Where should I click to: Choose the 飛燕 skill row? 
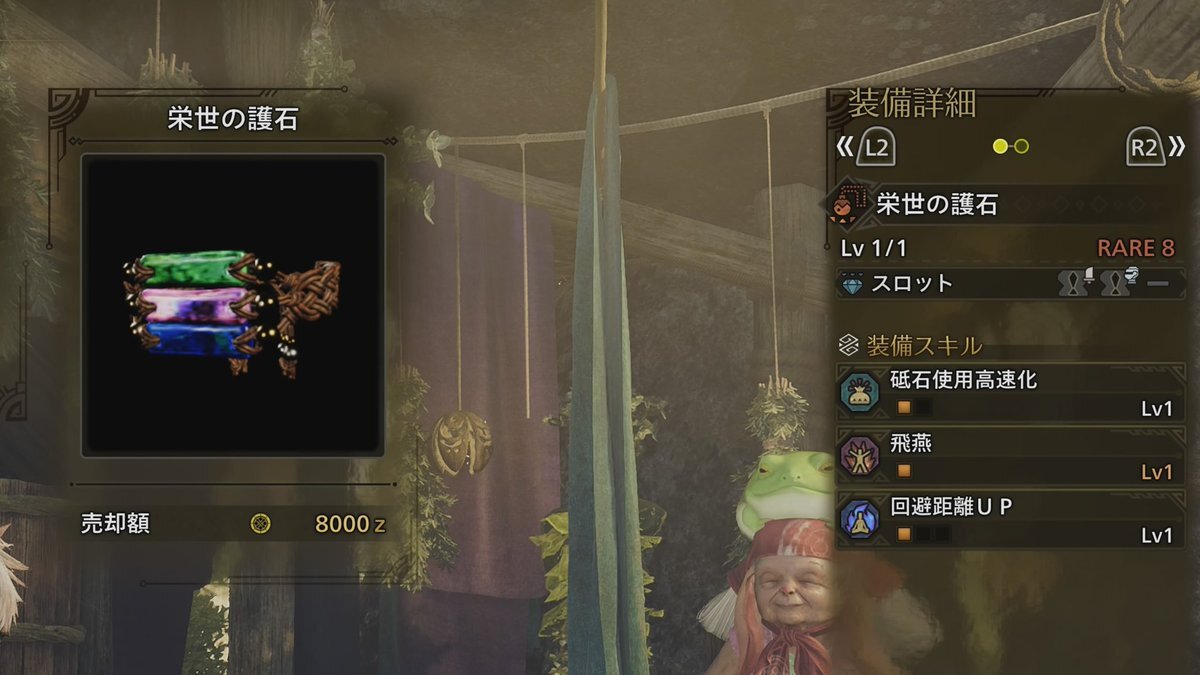1008,456
